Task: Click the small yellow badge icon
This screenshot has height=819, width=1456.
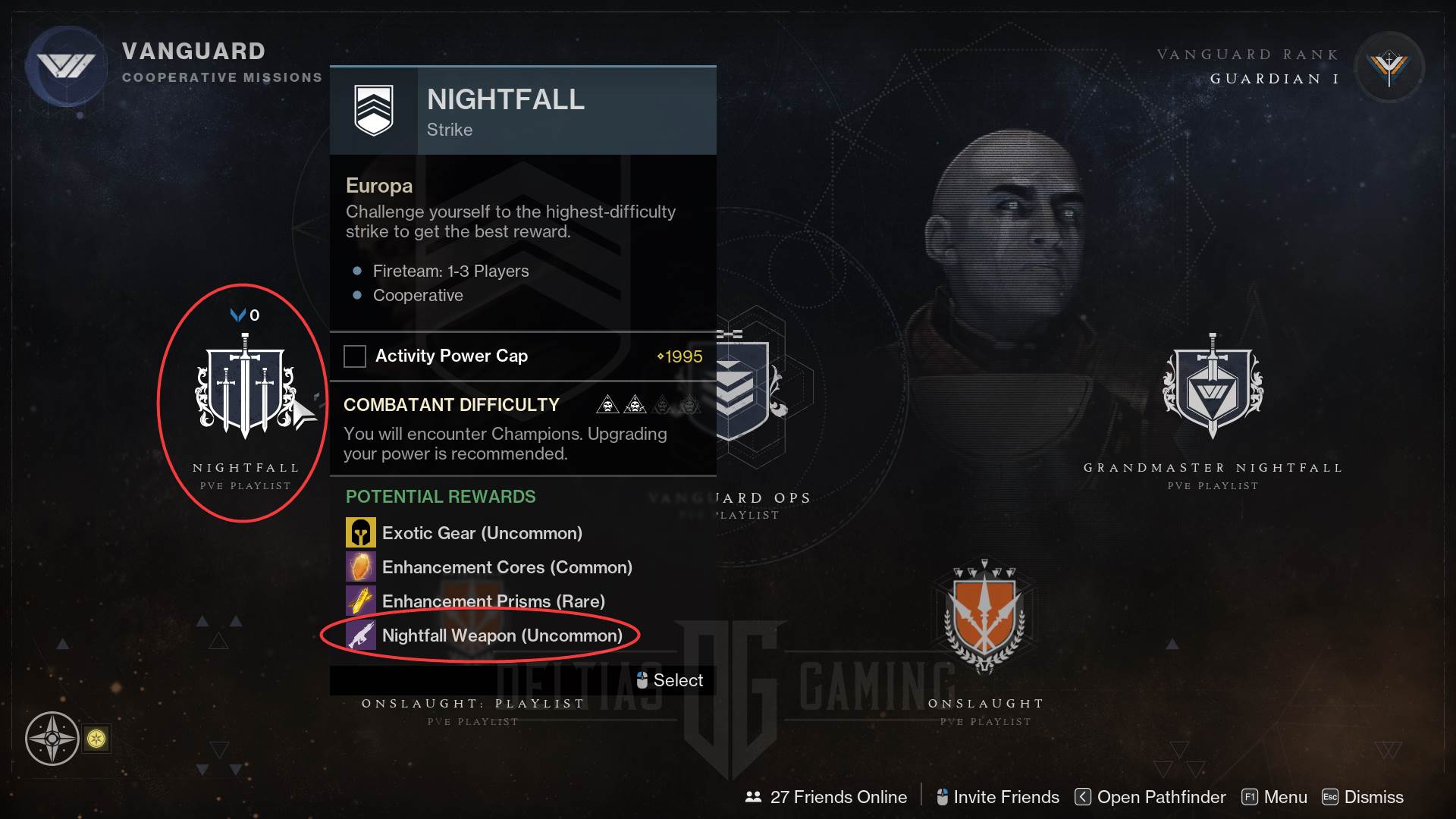Action: coord(96,739)
